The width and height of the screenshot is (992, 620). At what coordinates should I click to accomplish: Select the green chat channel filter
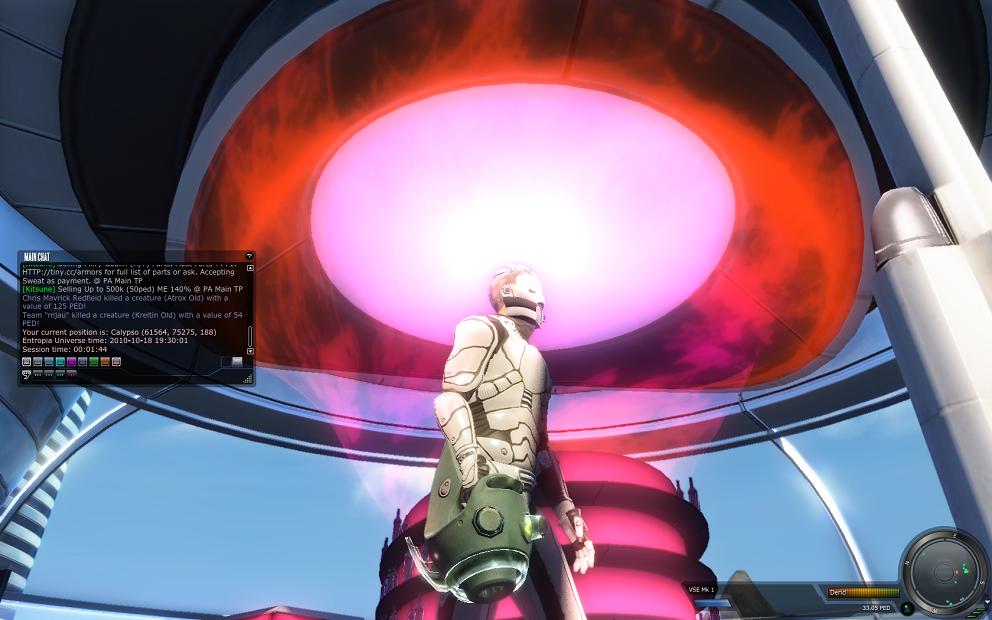click(94, 362)
